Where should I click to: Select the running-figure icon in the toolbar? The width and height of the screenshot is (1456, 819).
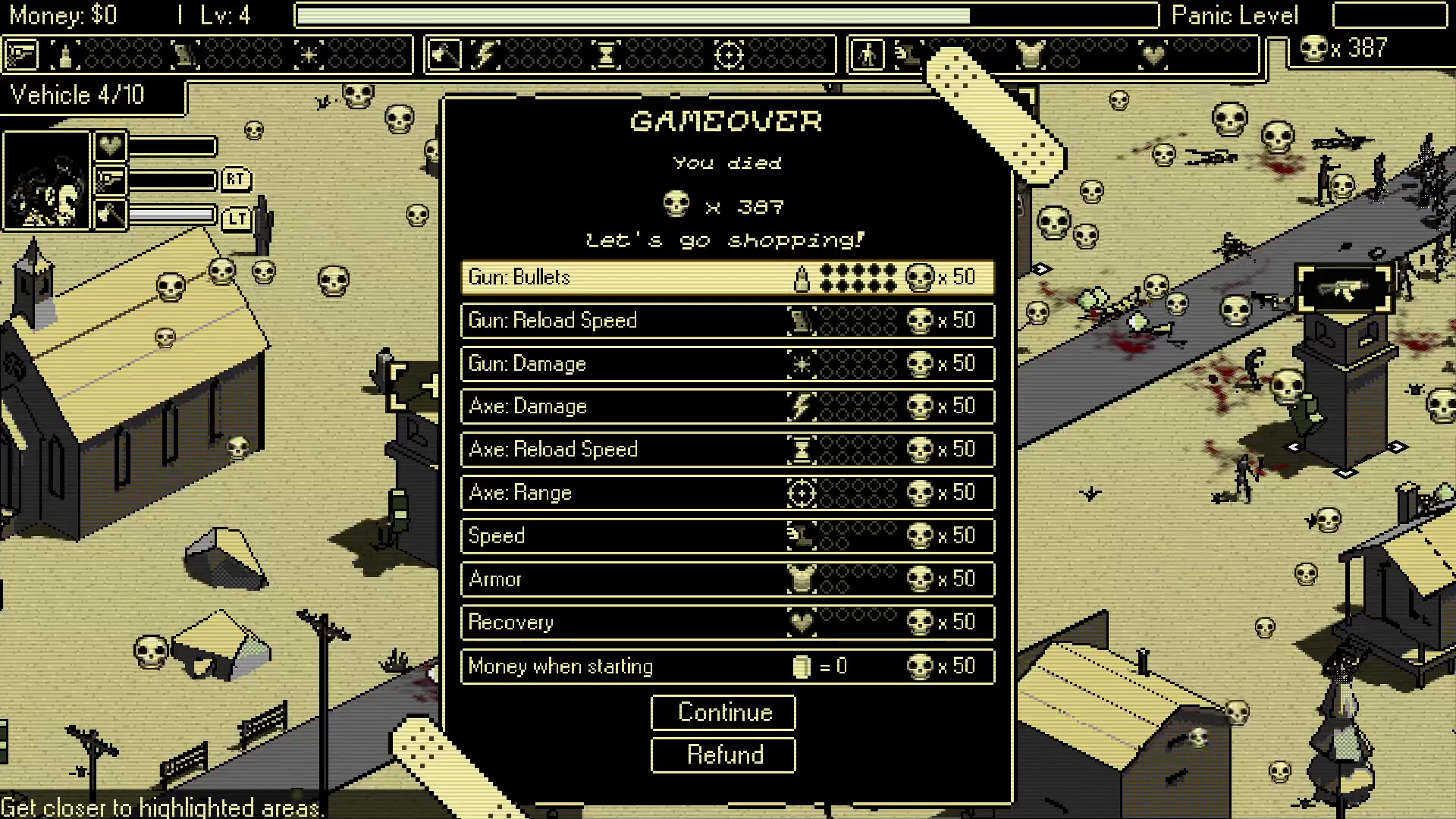[867, 53]
